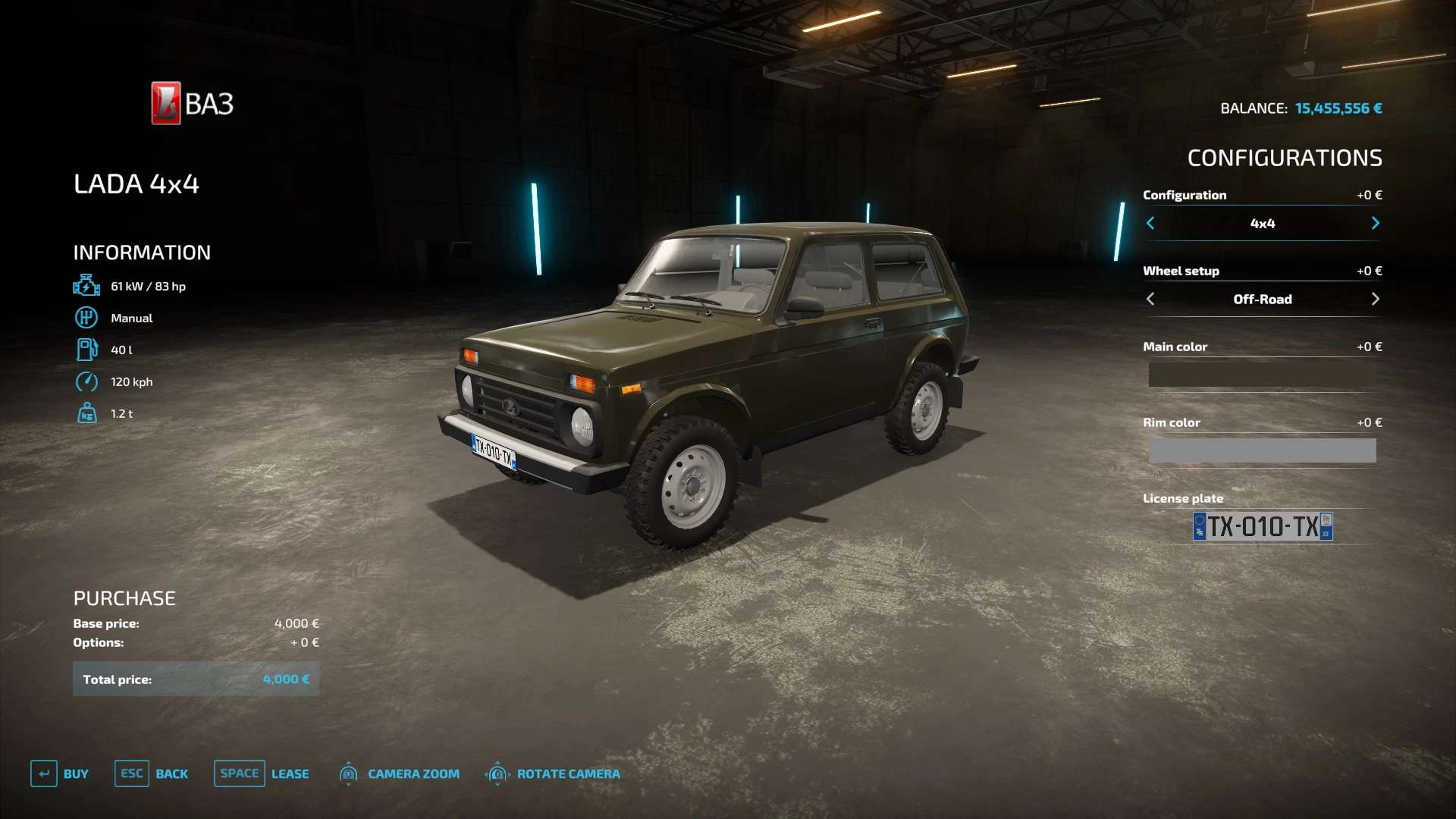Viewport: 1456px width, 819px height.
Task: Select next Configuration option arrow
Action: click(x=1375, y=223)
